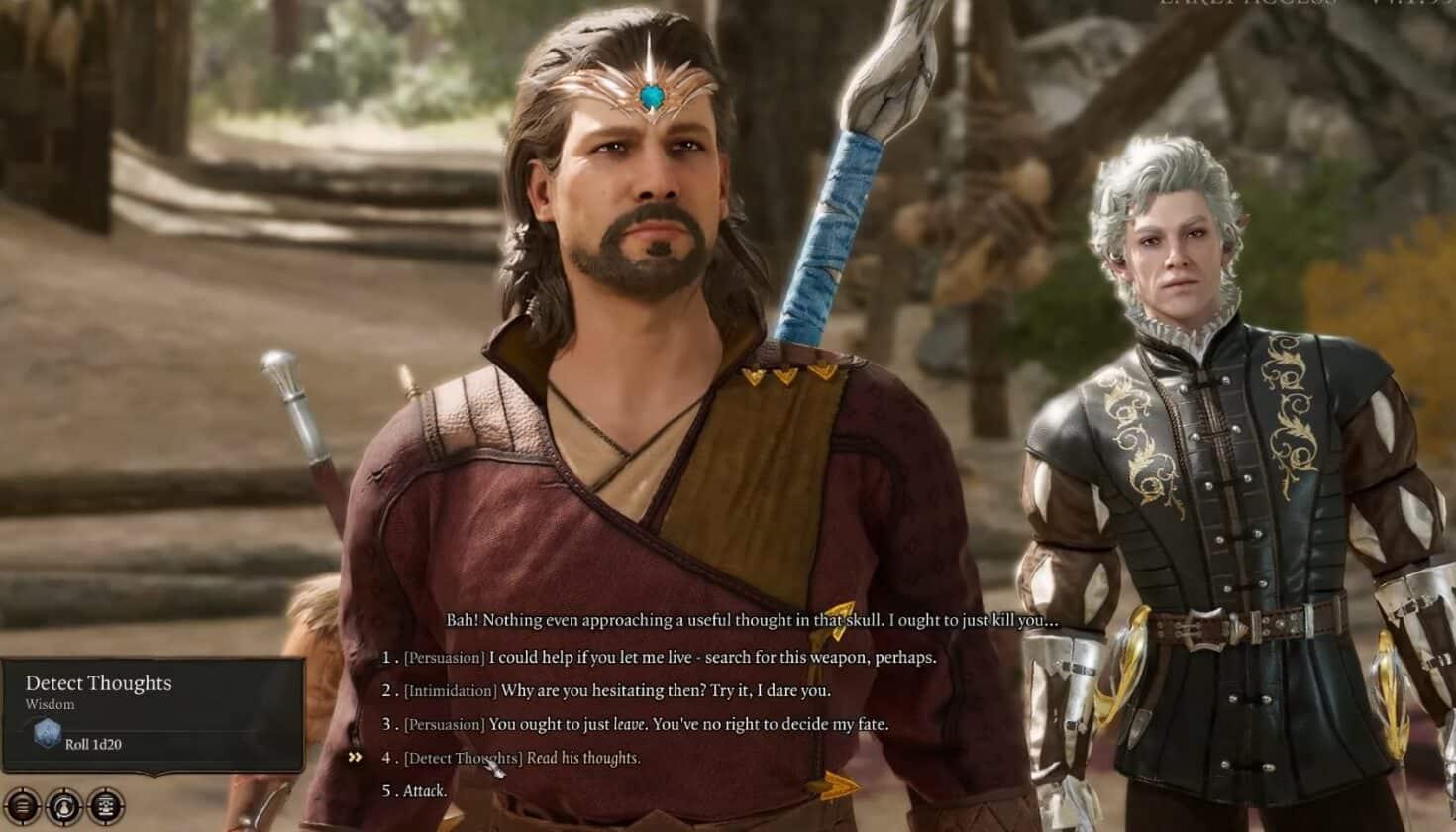Screen dimensions: 1456x832
Task: Click the character swap round button
Action: [63, 805]
